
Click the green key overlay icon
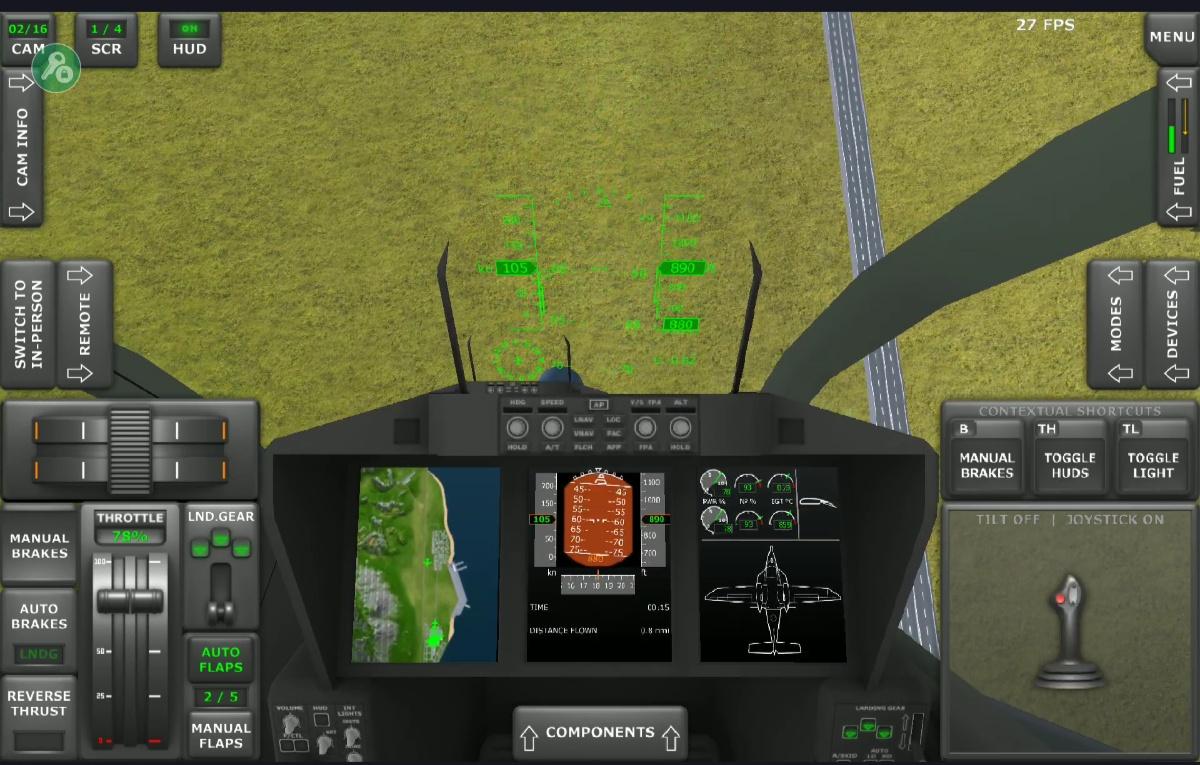pos(56,67)
